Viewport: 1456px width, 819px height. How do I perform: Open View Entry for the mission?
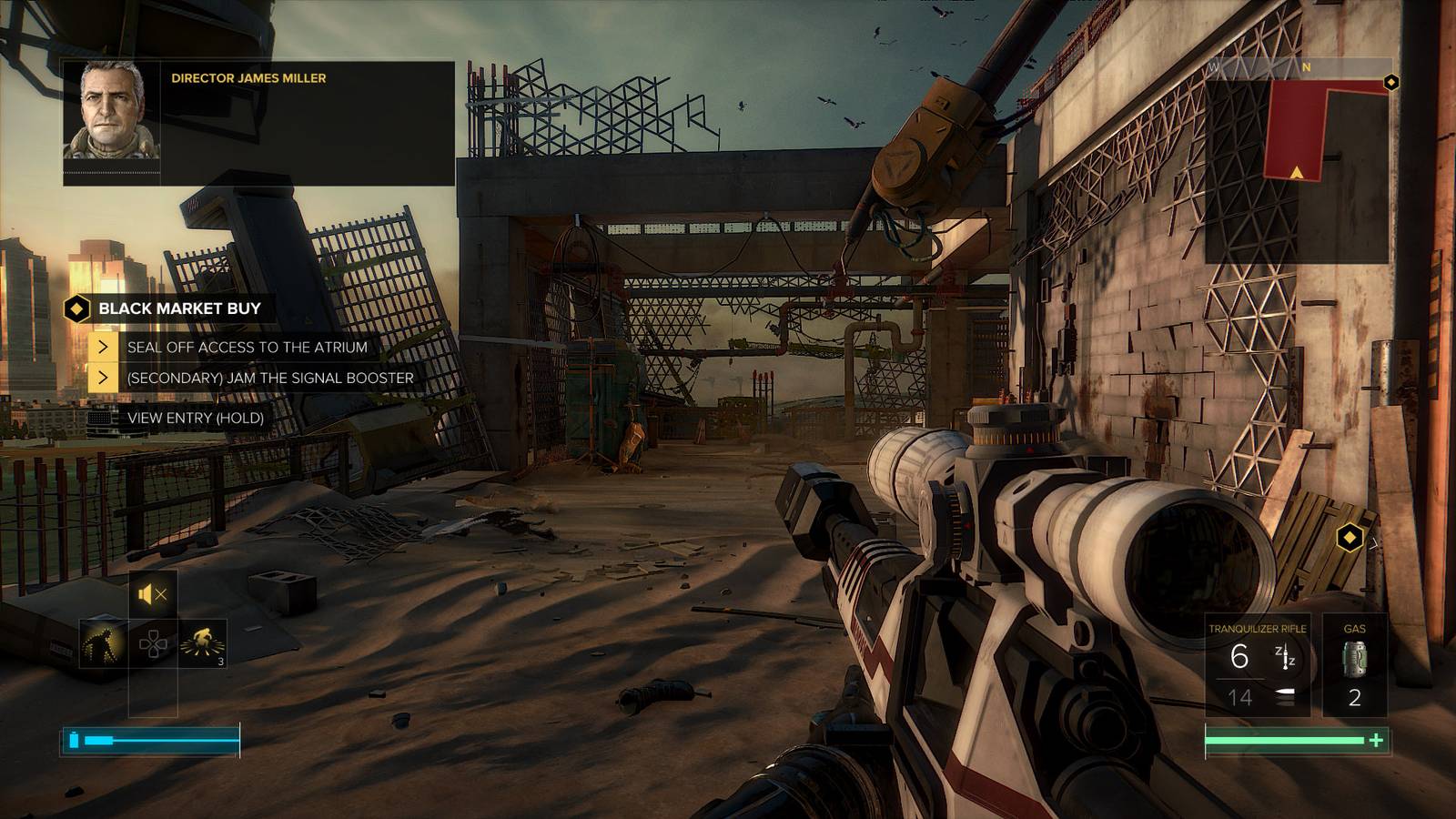(x=195, y=419)
